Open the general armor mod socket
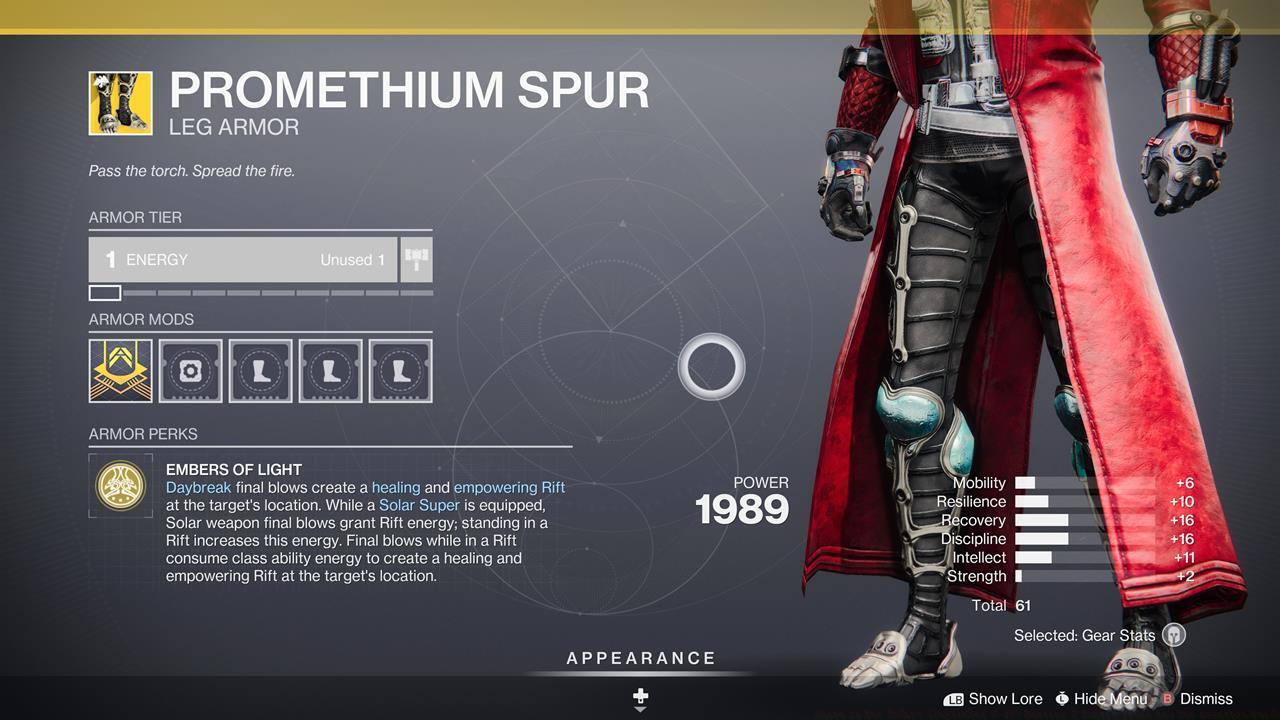This screenshot has height=720, width=1280. coord(190,370)
